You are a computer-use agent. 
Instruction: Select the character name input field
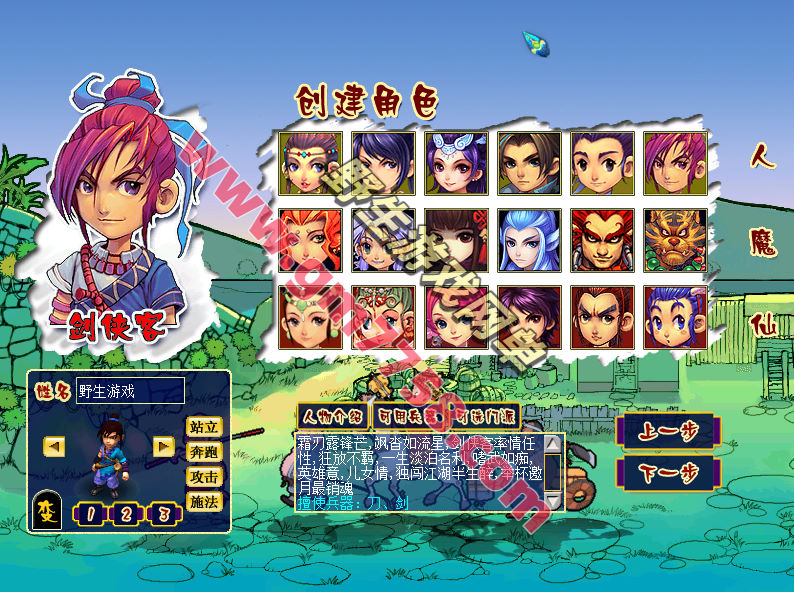130,391
